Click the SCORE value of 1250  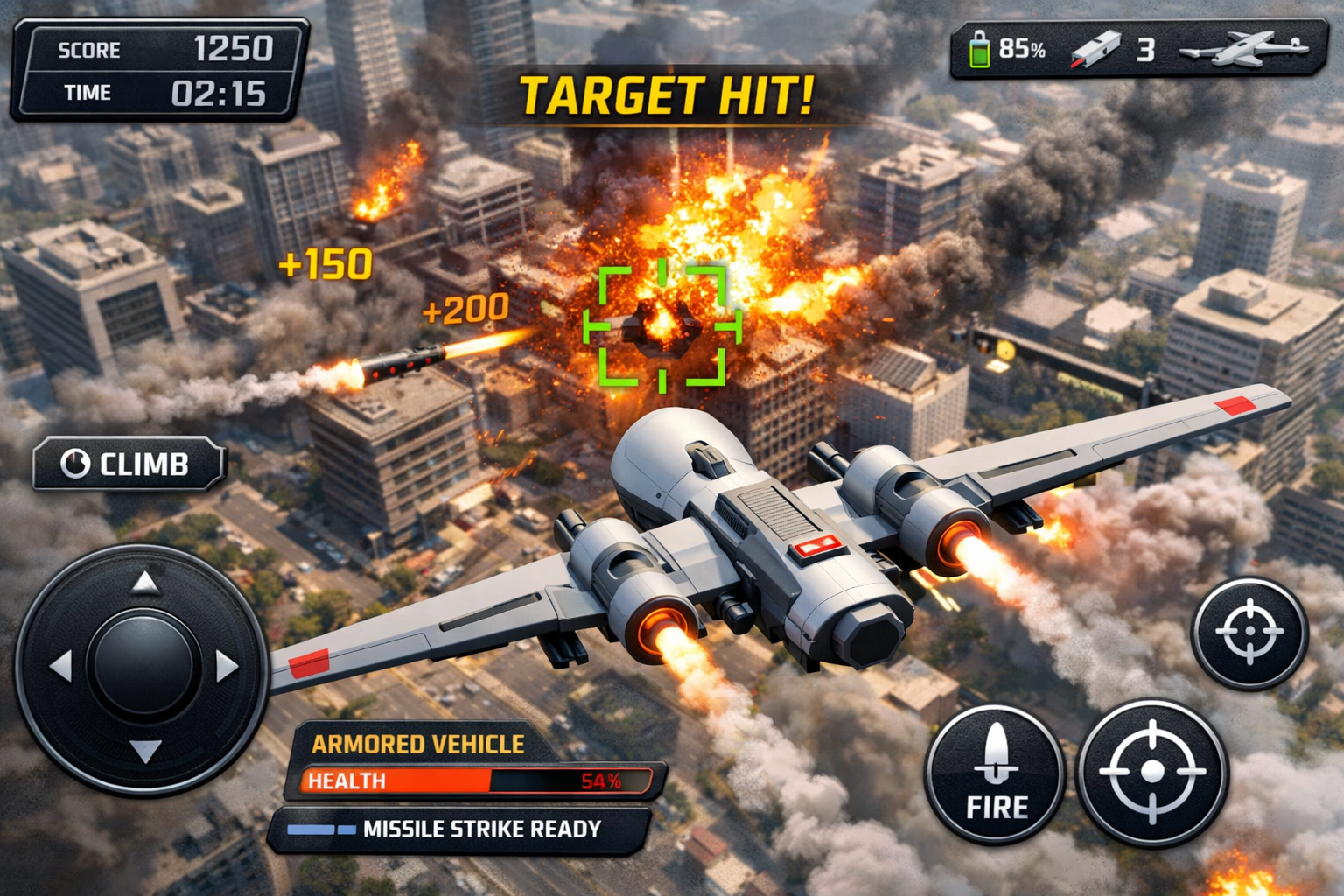pos(234,49)
